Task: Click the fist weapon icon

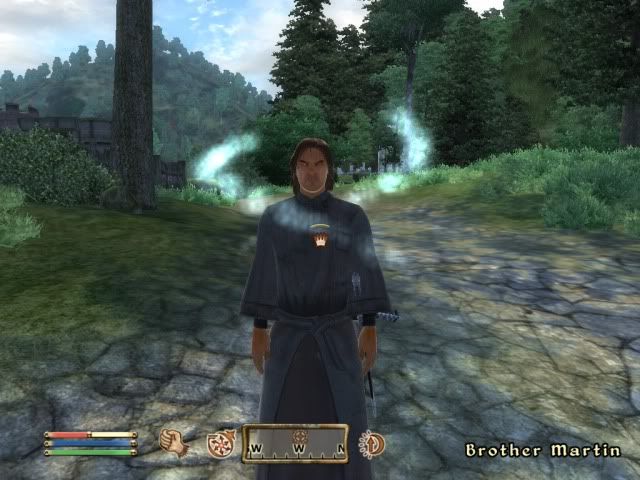Action: [175, 442]
